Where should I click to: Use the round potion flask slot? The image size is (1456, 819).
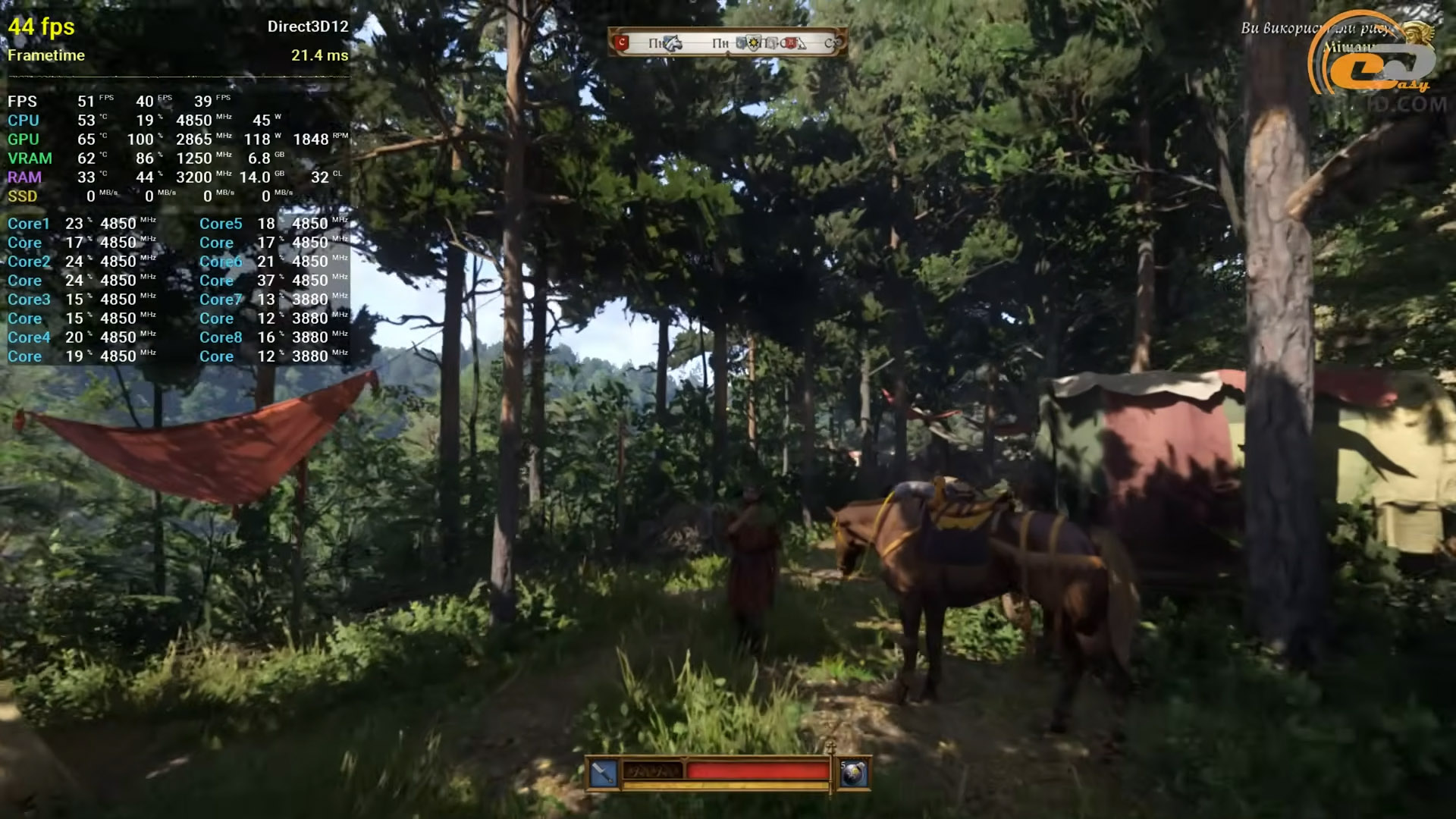pos(853,773)
